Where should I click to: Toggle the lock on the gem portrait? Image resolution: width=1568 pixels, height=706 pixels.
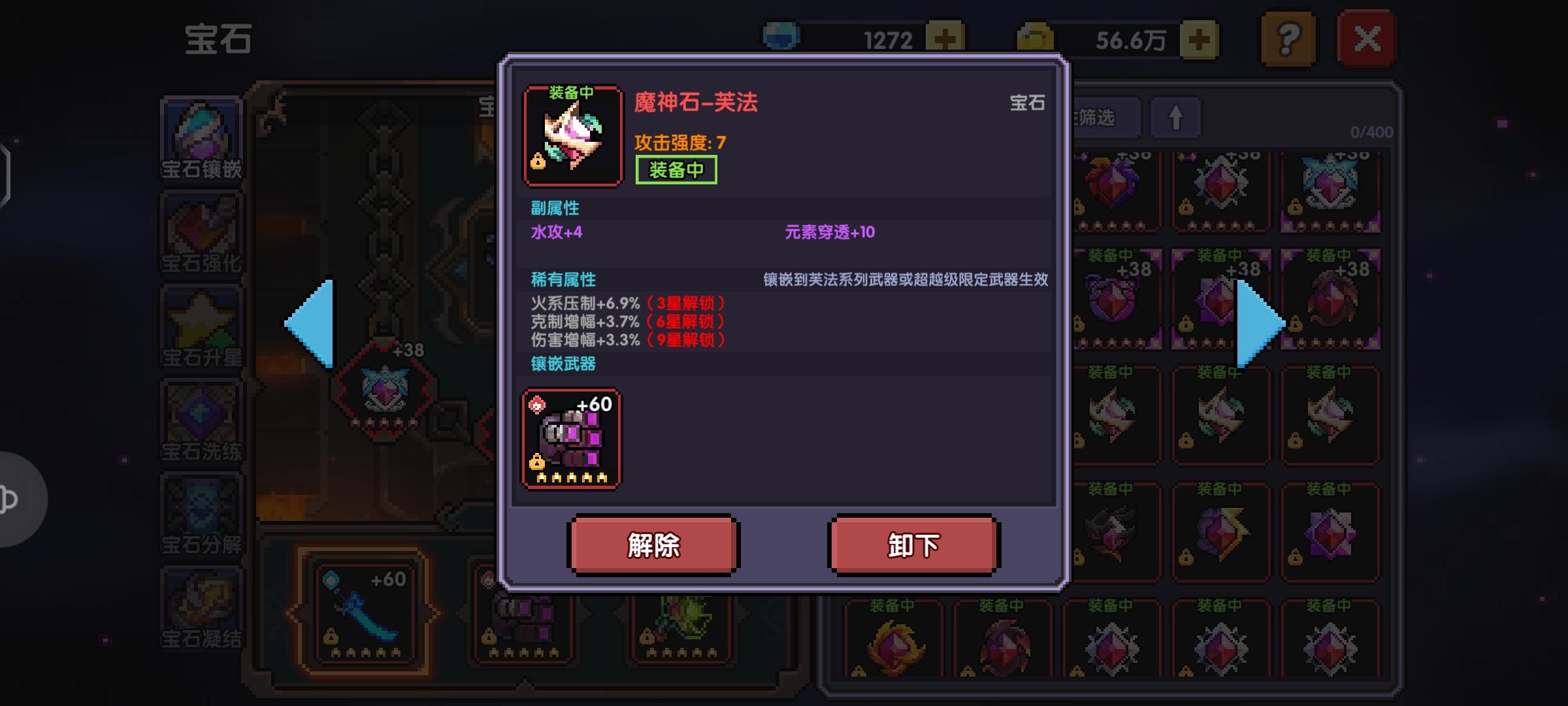pyautogui.click(x=538, y=161)
